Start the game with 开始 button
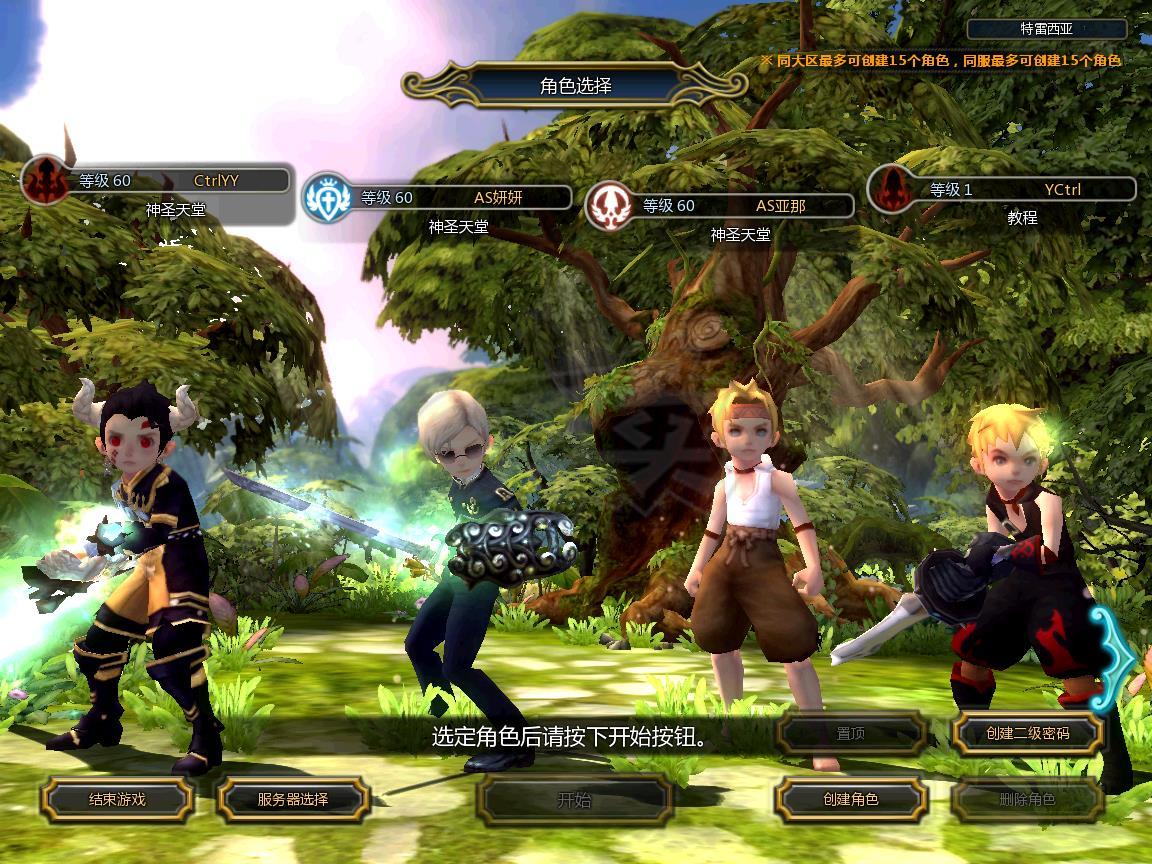1152x864 pixels. pyautogui.click(x=575, y=799)
